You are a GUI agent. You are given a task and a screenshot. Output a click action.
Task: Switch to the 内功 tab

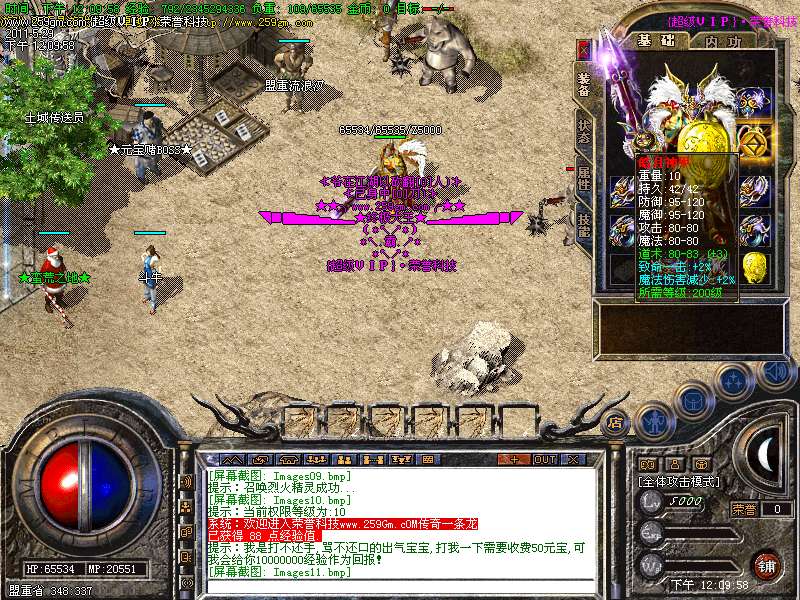point(723,42)
